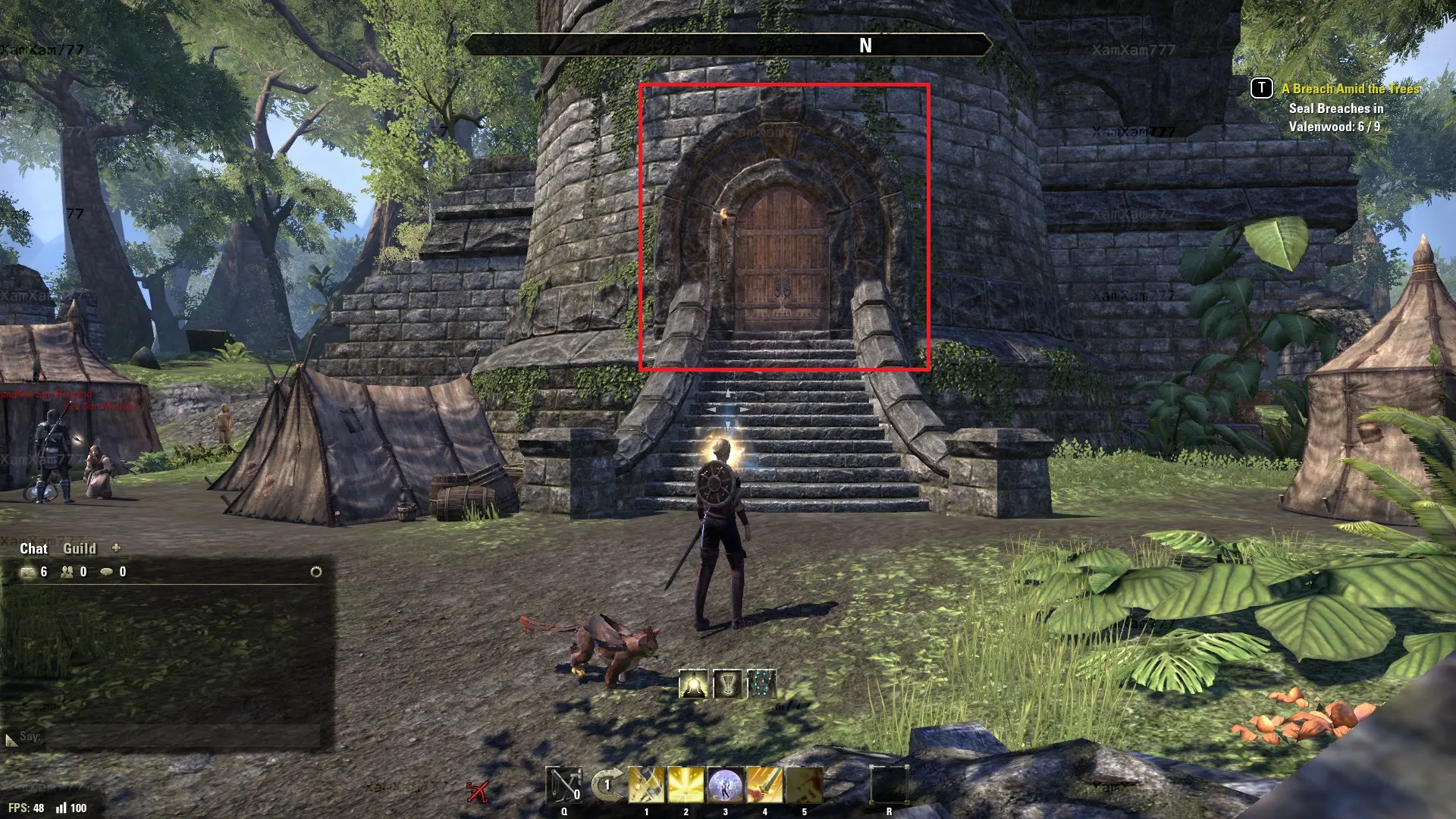Select the meditating figure buff icon
This screenshot has width=1456, height=819.
[x=693, y=684]
